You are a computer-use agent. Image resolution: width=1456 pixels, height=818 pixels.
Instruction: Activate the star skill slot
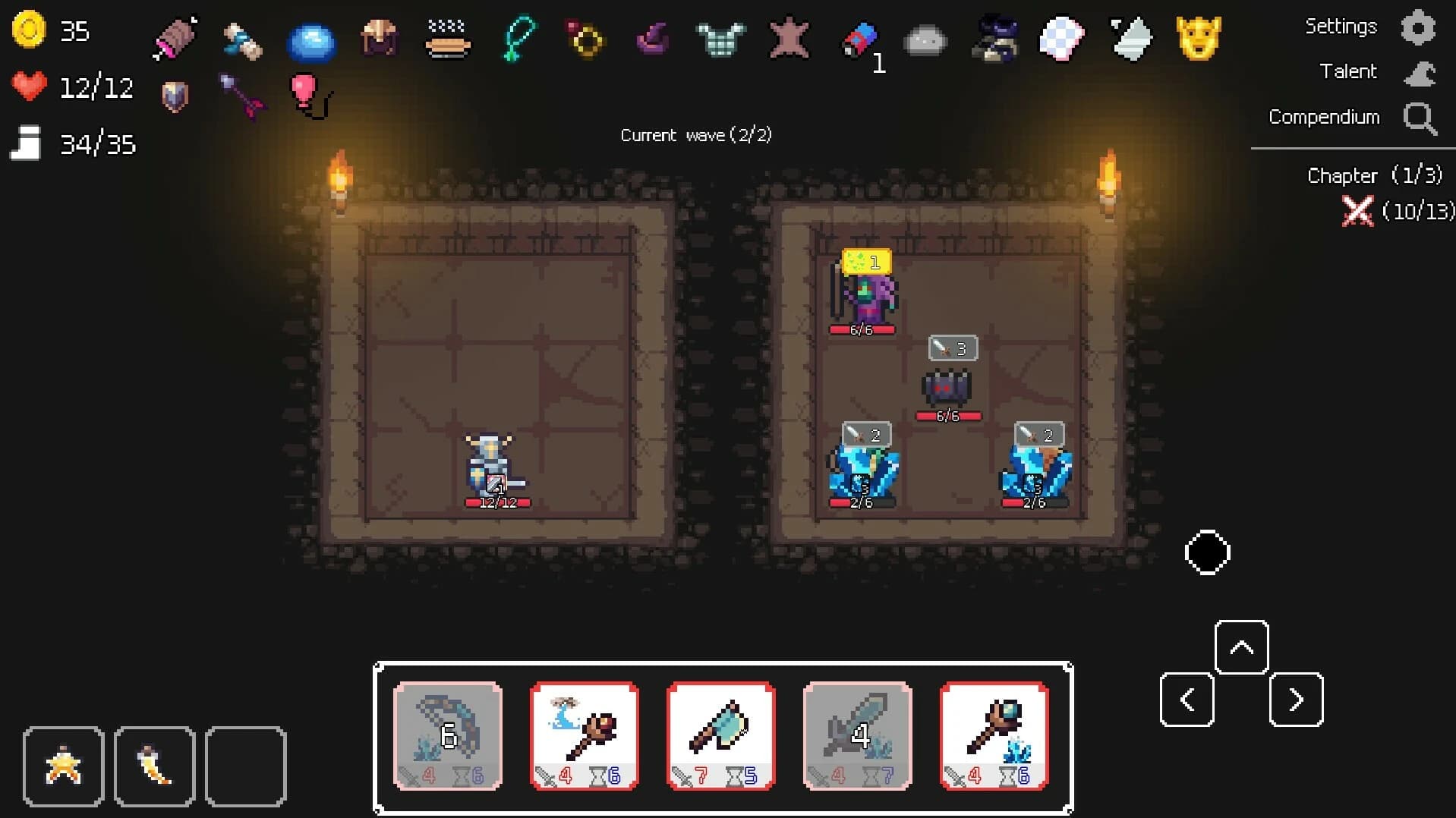click(63, 766)
